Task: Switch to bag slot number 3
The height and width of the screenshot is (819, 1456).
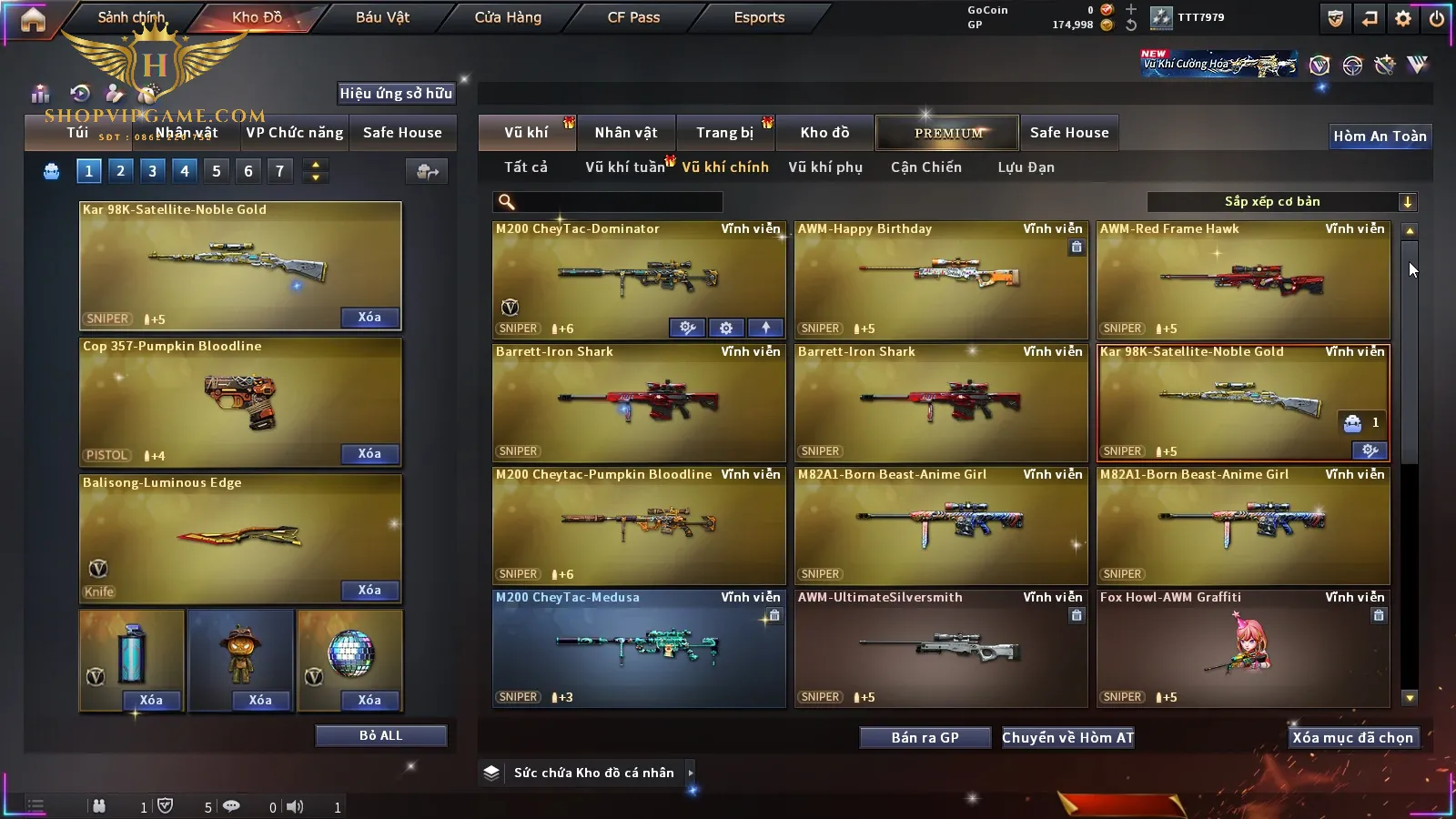Action: click(x=152, y=170)
